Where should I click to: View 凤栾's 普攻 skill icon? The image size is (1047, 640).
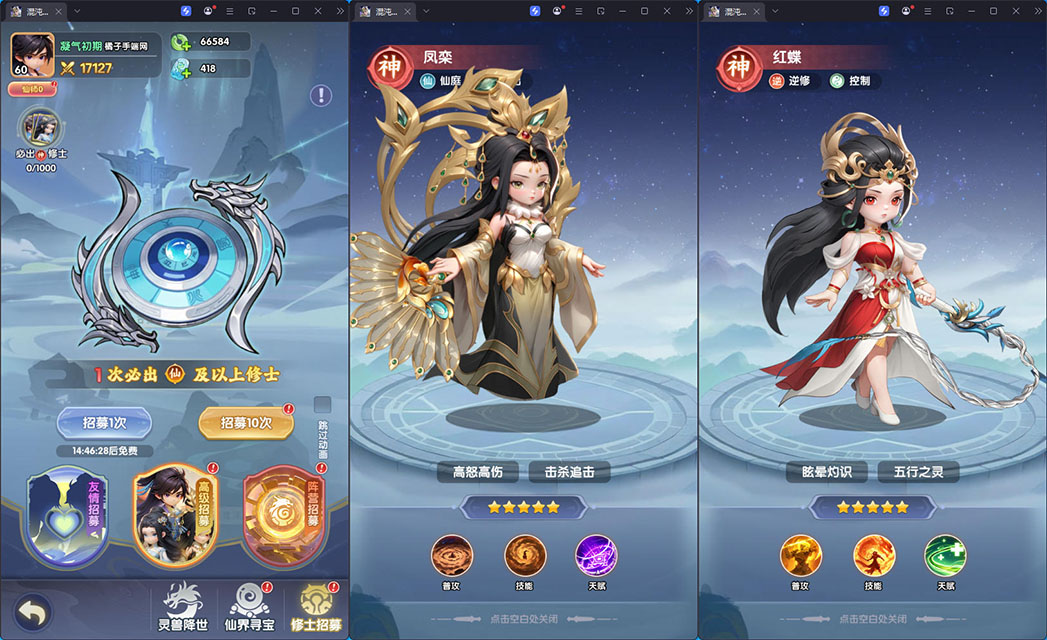tap(452, 556)
